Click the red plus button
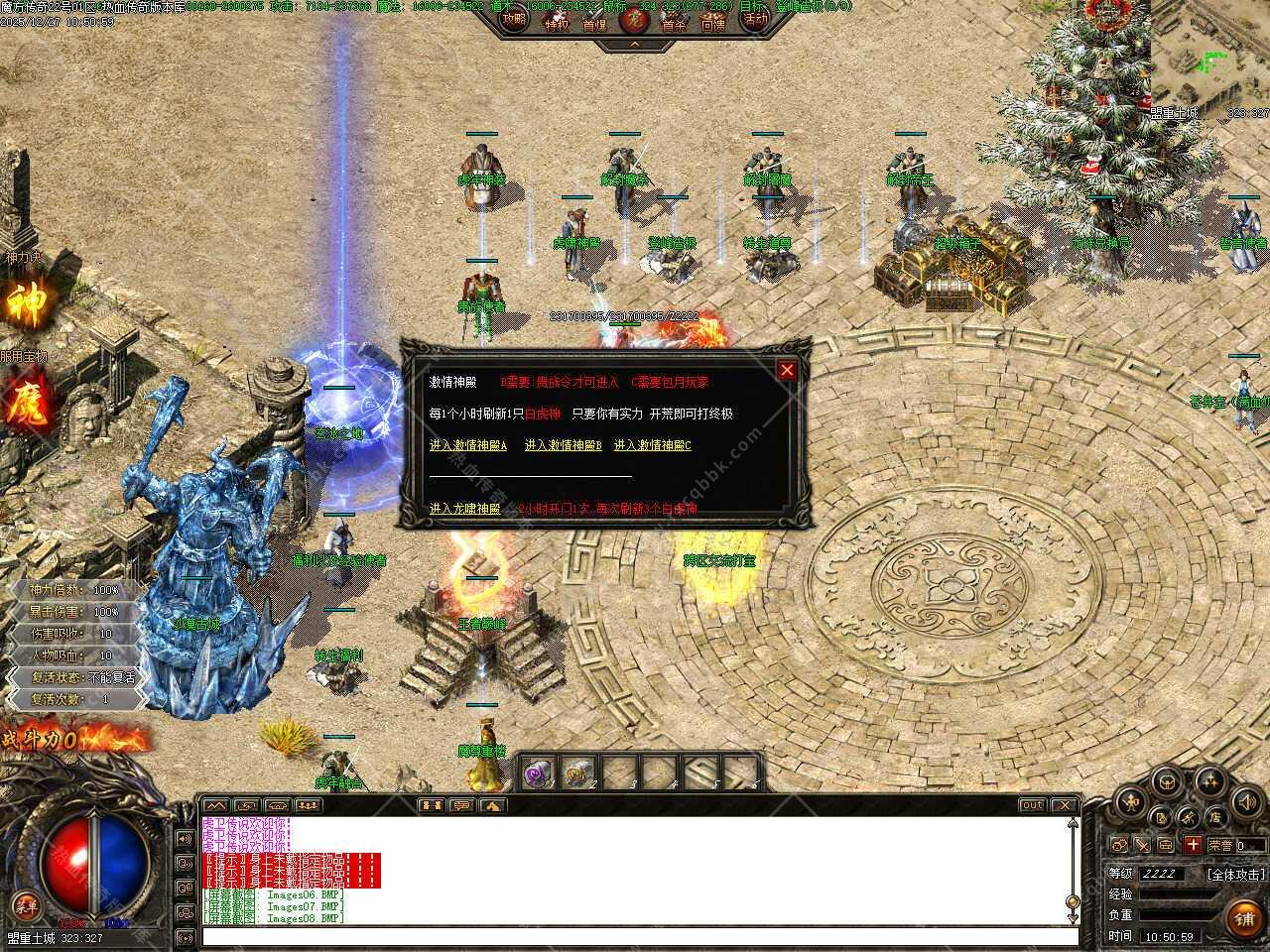 click(1192, 845)
